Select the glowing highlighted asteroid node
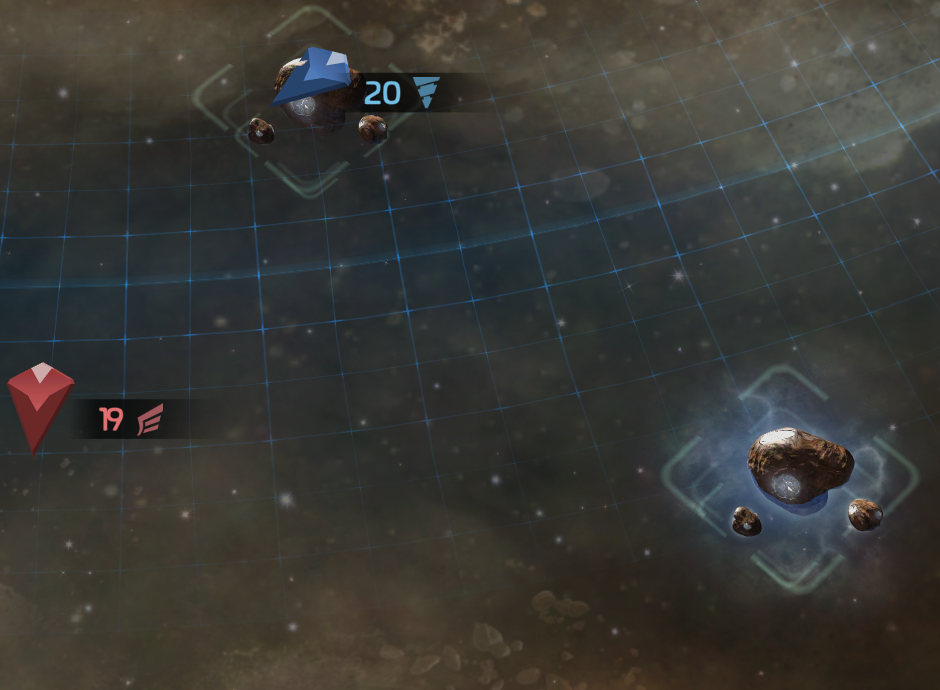 point(799,467)
